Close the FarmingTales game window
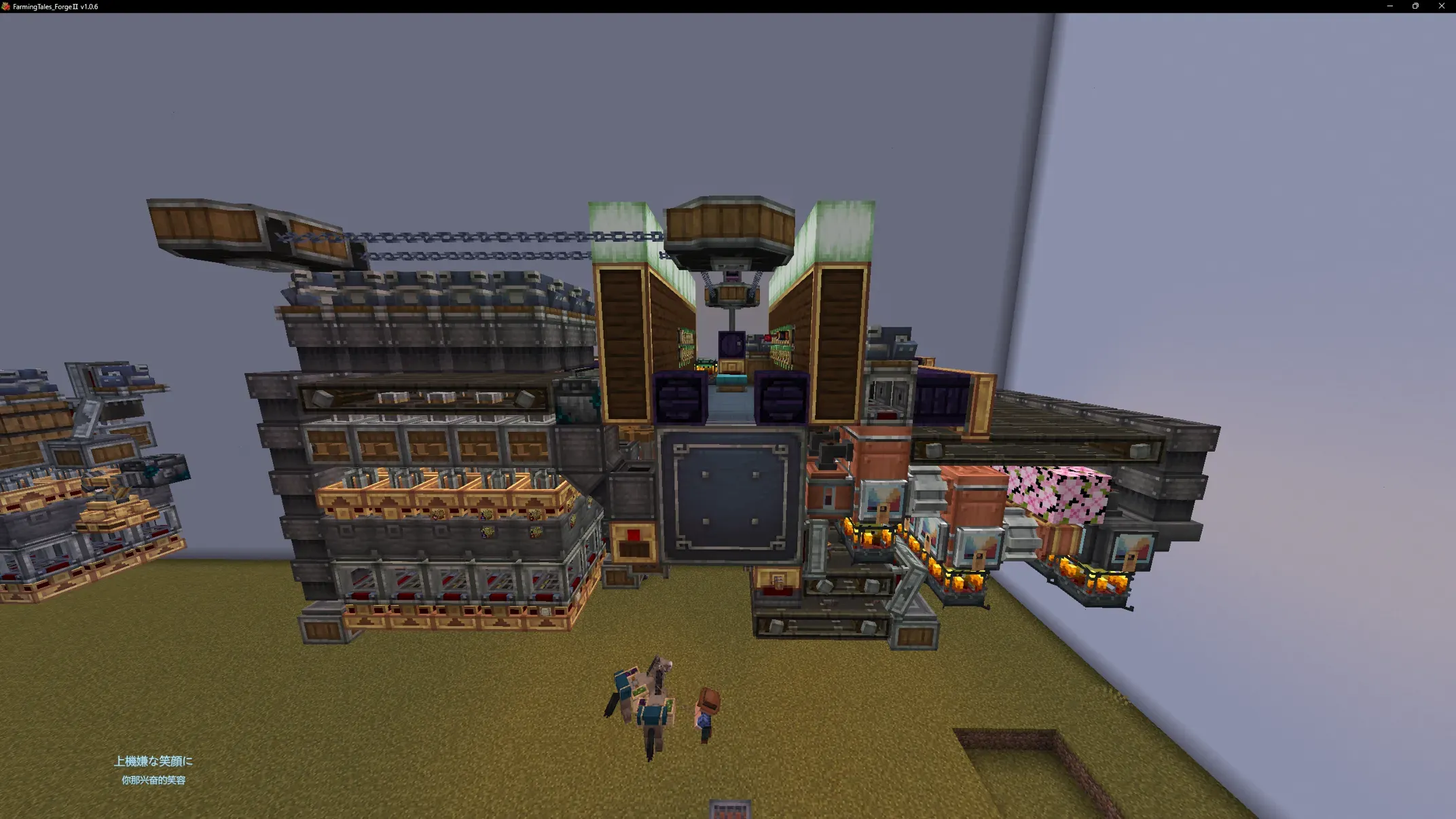The height and width of the screenshot is (819, 1456). tap(1441, 6)
